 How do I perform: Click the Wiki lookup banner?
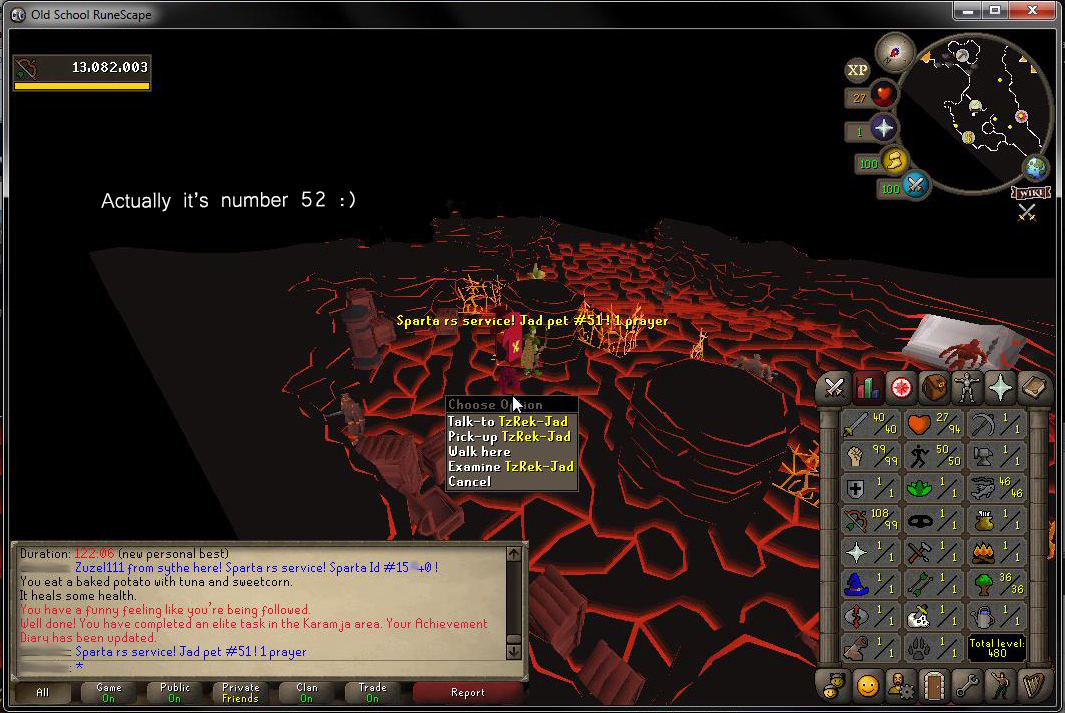coord(1030,191)
